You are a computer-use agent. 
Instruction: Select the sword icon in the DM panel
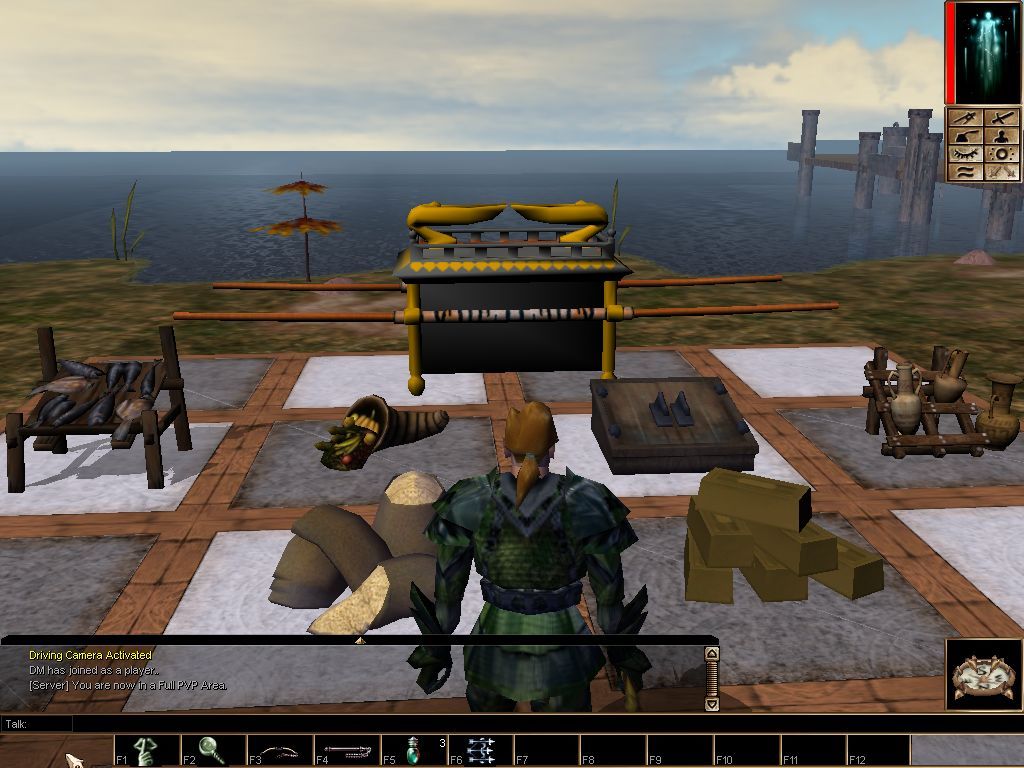pyautogui.click(x=1001, y=118)
